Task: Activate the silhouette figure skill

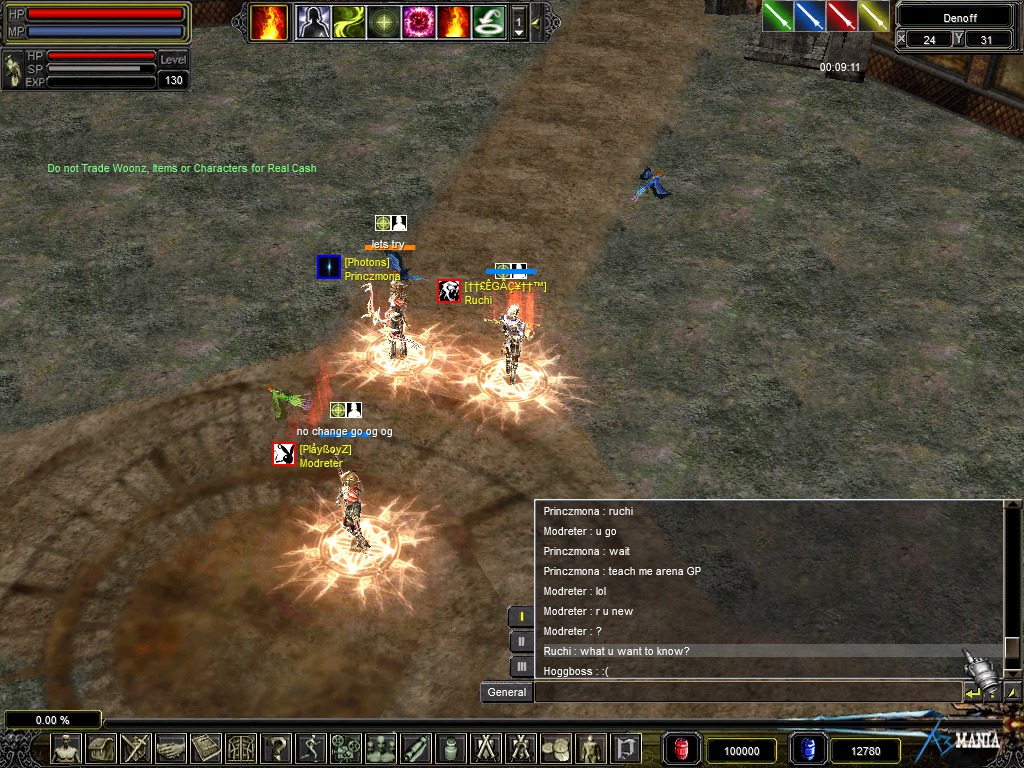Action: pyautogui.click(x=313, y=22)
